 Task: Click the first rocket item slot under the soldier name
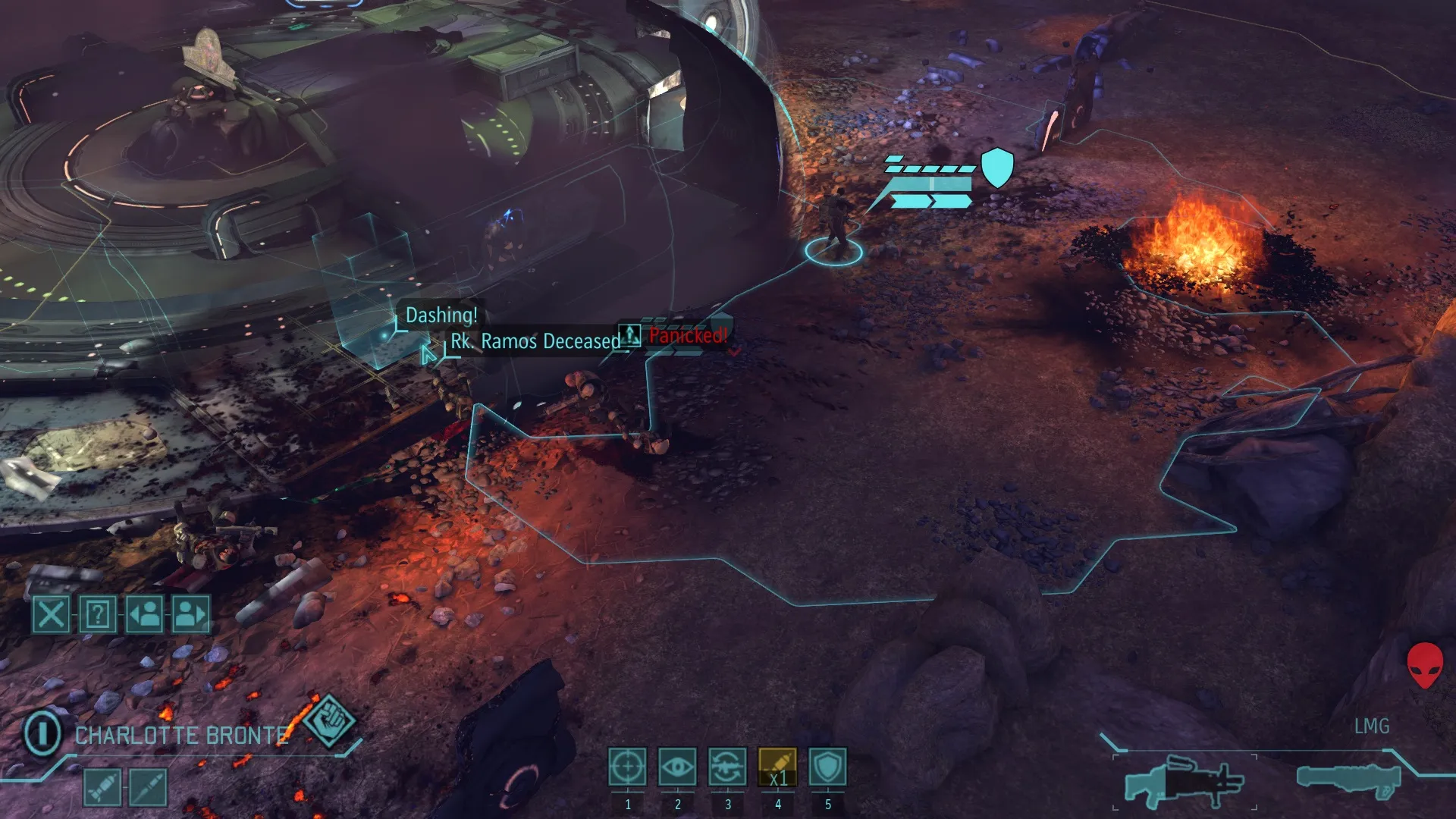pyautogui.click(x=102, y=787)
